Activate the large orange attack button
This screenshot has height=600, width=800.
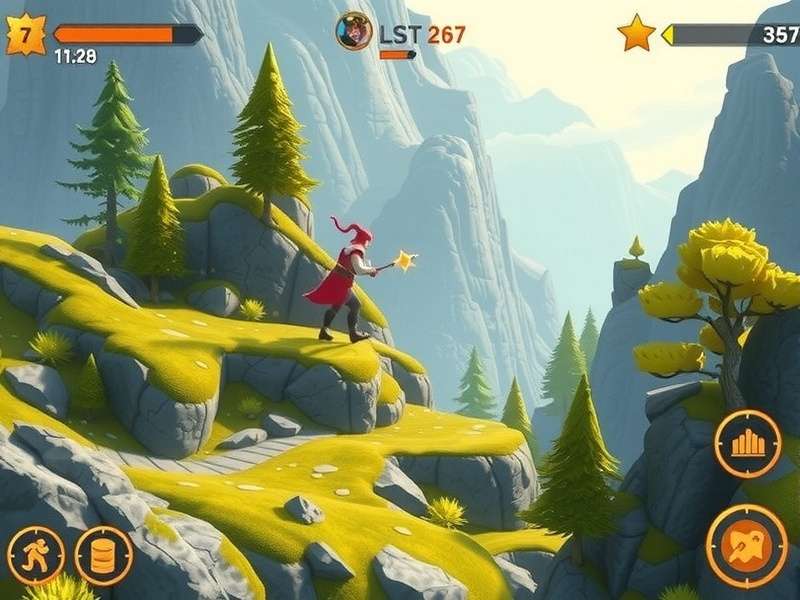click(x=746, y=545)
